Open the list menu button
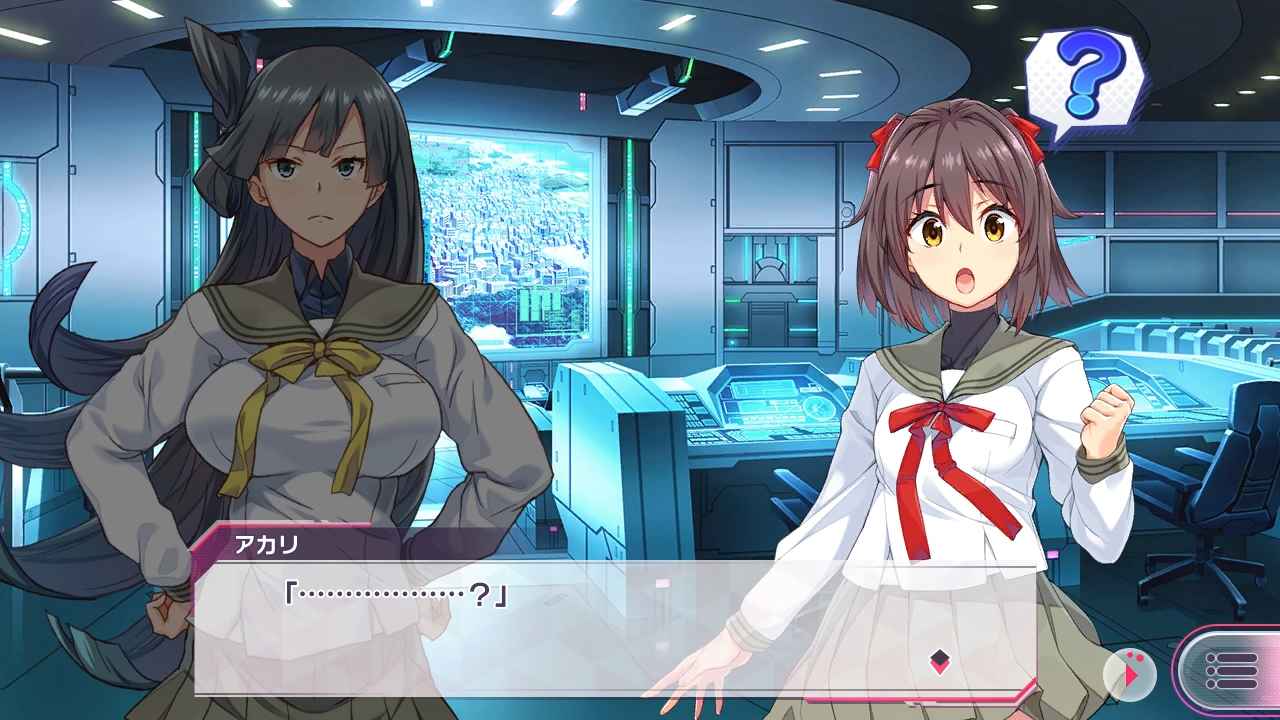The height and width of the screenshot is (720, 1280). [x=1232, y=670]
